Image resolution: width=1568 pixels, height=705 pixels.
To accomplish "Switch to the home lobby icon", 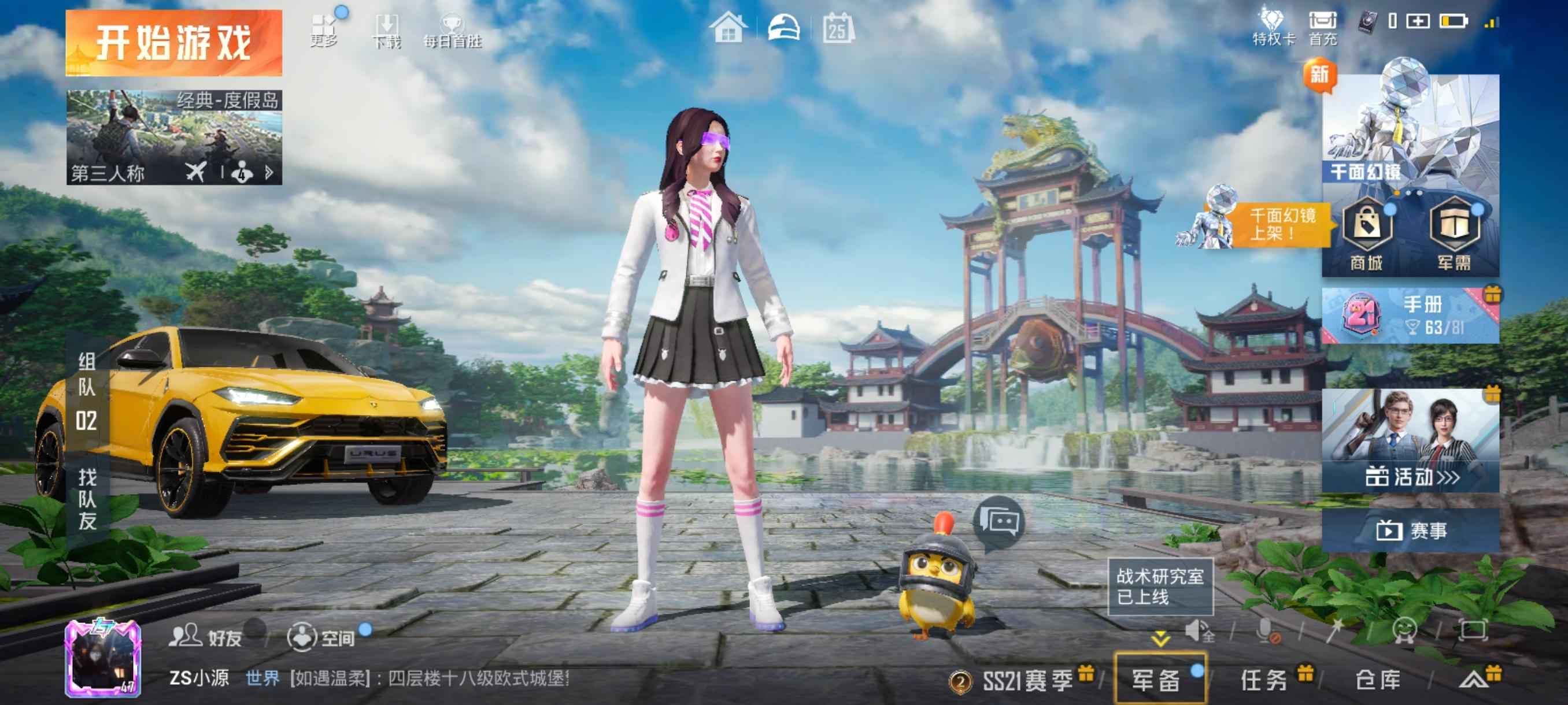I will click(x=728, y=28).
